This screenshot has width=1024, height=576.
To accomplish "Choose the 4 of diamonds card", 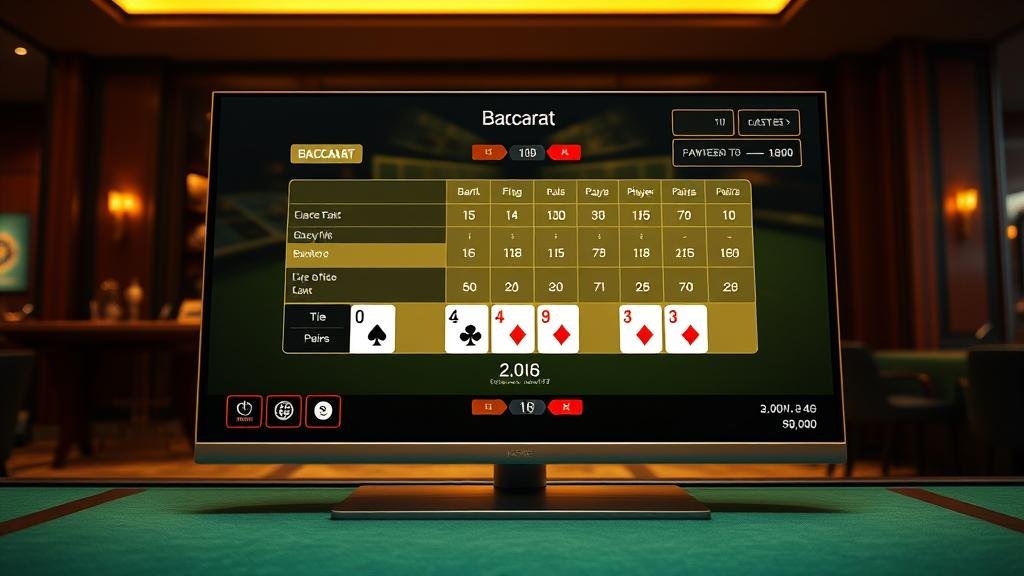I will 512,329.
